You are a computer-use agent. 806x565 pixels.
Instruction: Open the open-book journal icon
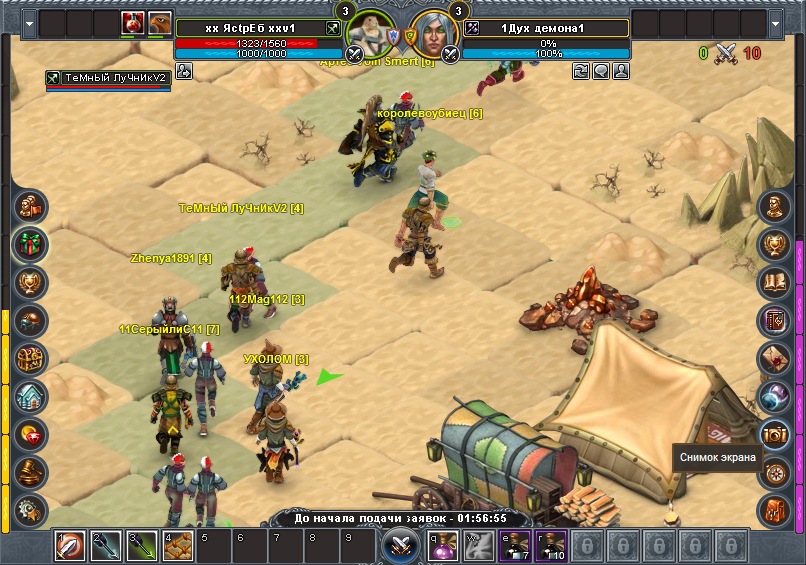775,283
